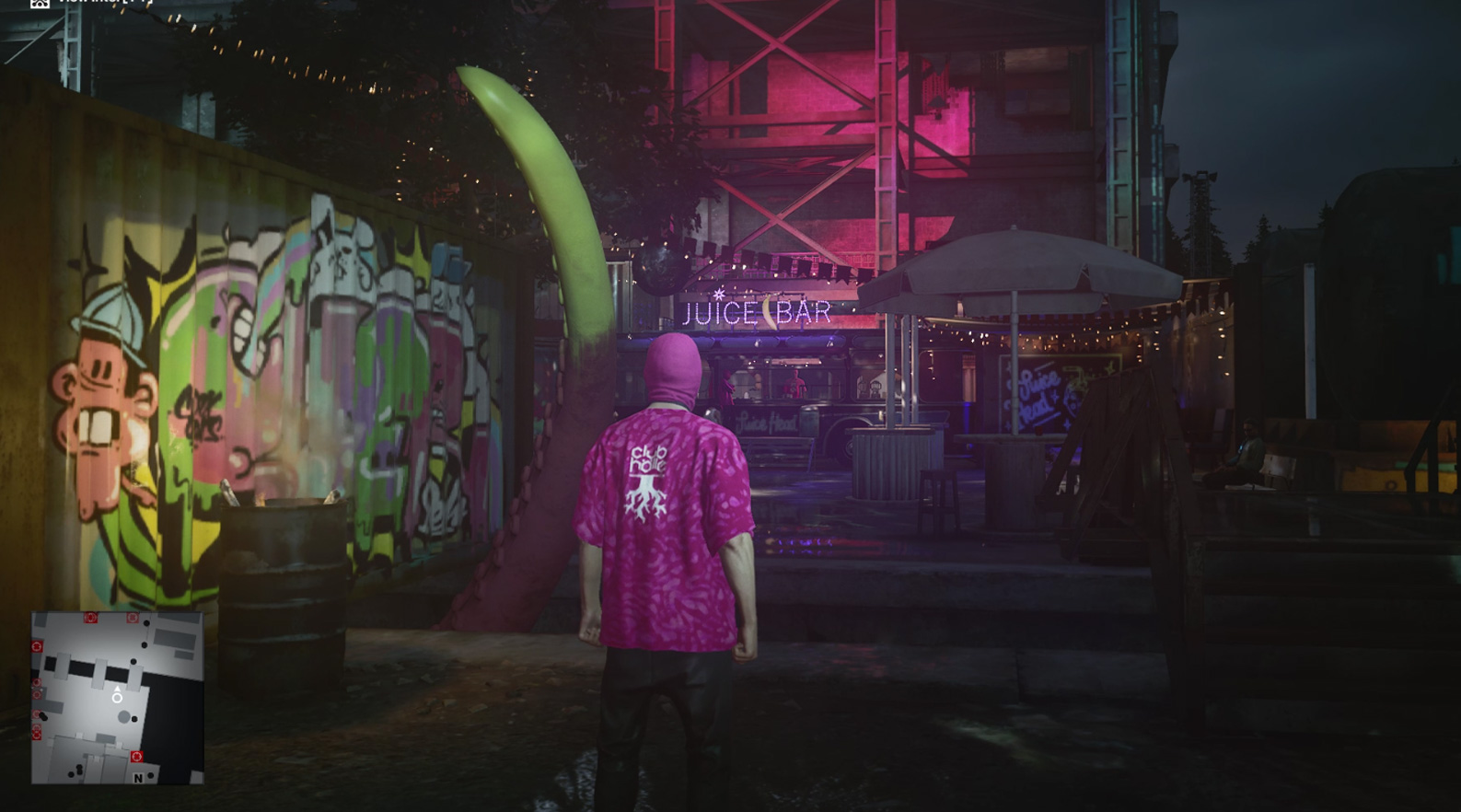Click the View Intel [F4] text label
This screenshot has width=1461, height=812.
[x=103, y=5]
